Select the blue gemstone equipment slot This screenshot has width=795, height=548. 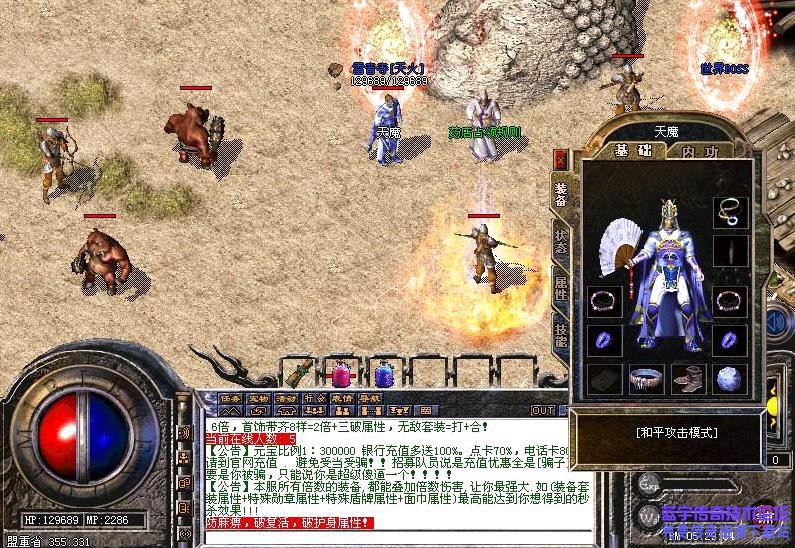coord(730,379)
